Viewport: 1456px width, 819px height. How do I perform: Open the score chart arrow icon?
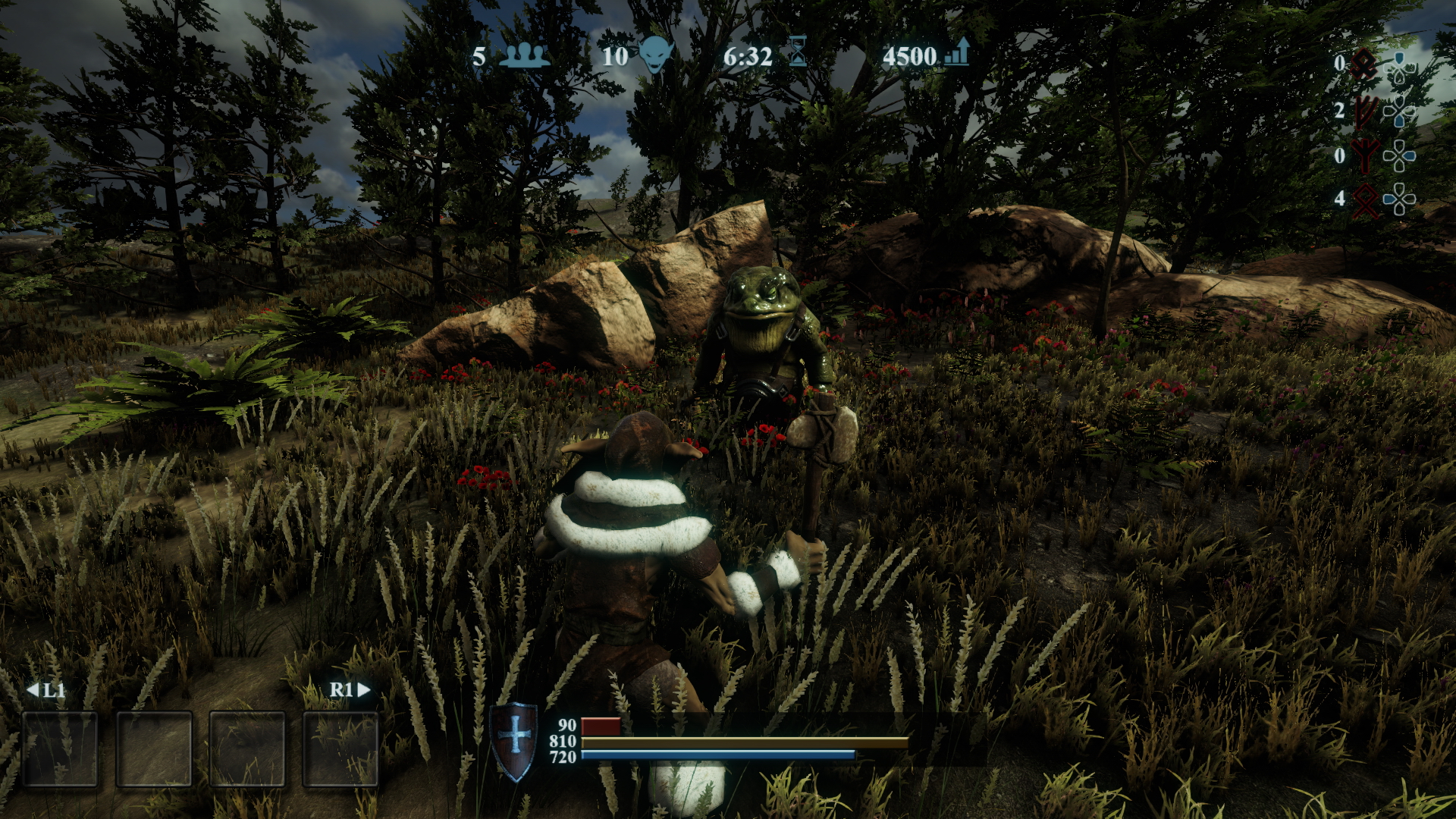click(x=957, y=55)
